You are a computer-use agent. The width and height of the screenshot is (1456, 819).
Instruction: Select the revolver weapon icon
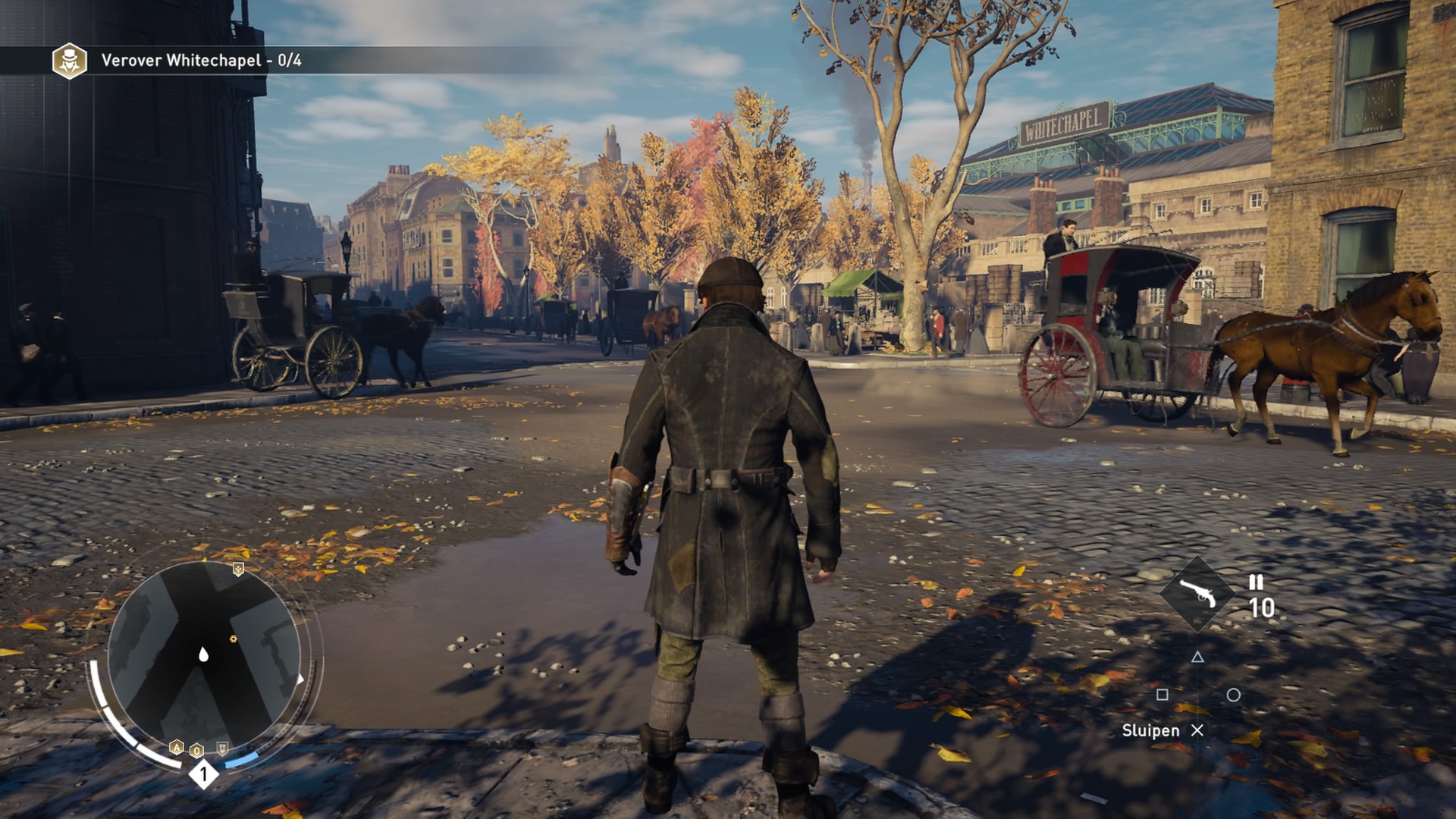[x=1197, y=595]
